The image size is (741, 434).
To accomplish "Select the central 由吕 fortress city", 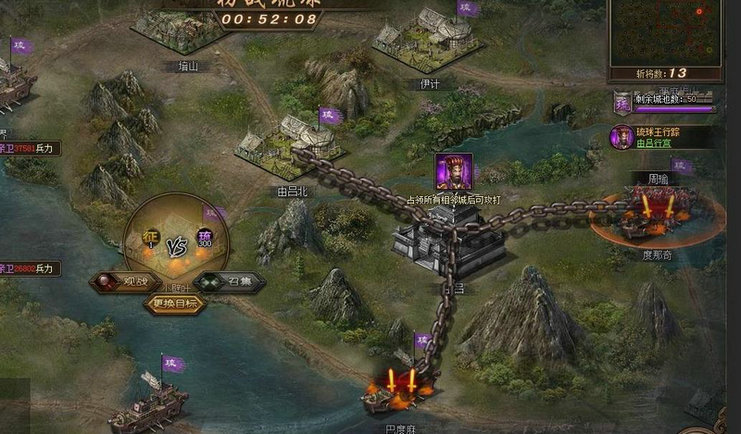I will coord(431,240).
